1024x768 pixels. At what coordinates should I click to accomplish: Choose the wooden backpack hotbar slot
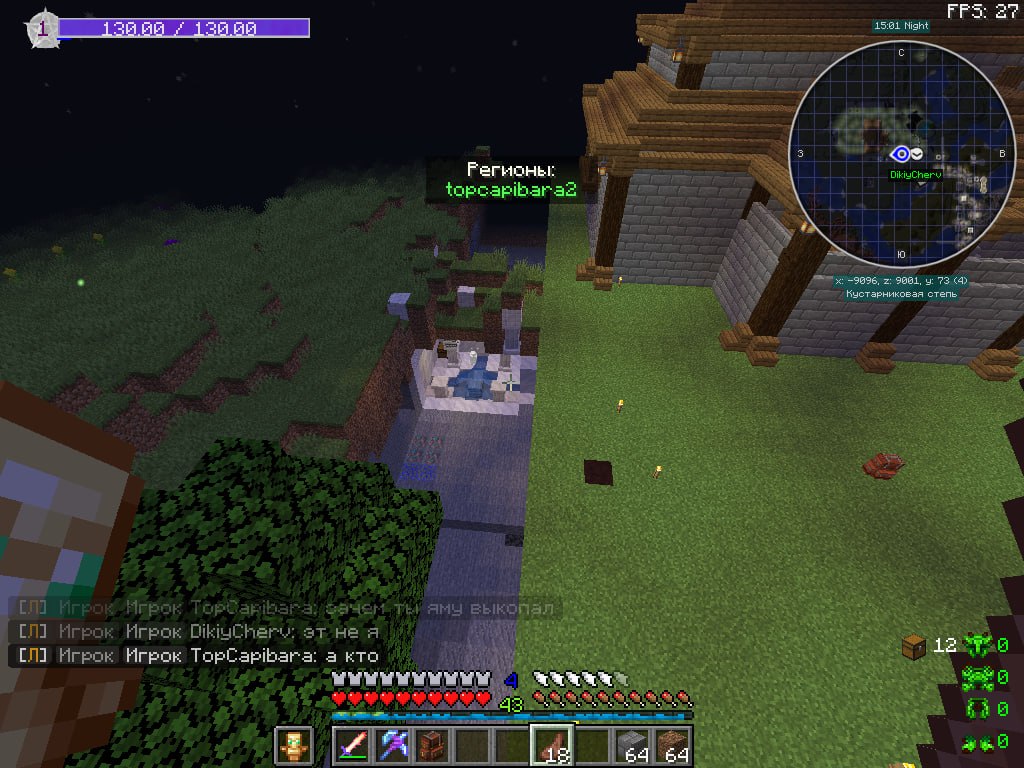click(433, 746)
